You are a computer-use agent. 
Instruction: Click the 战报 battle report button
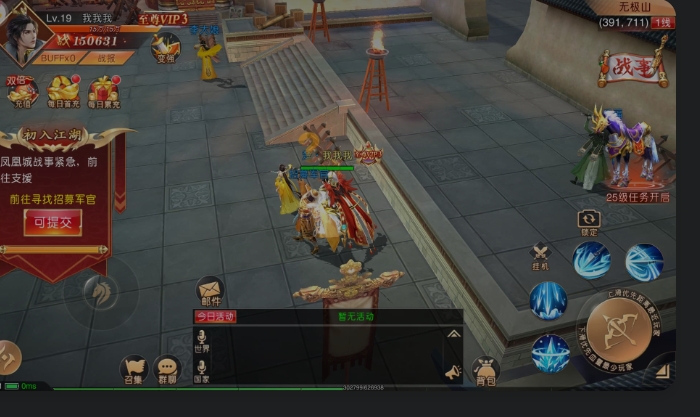tap(106, 58)
